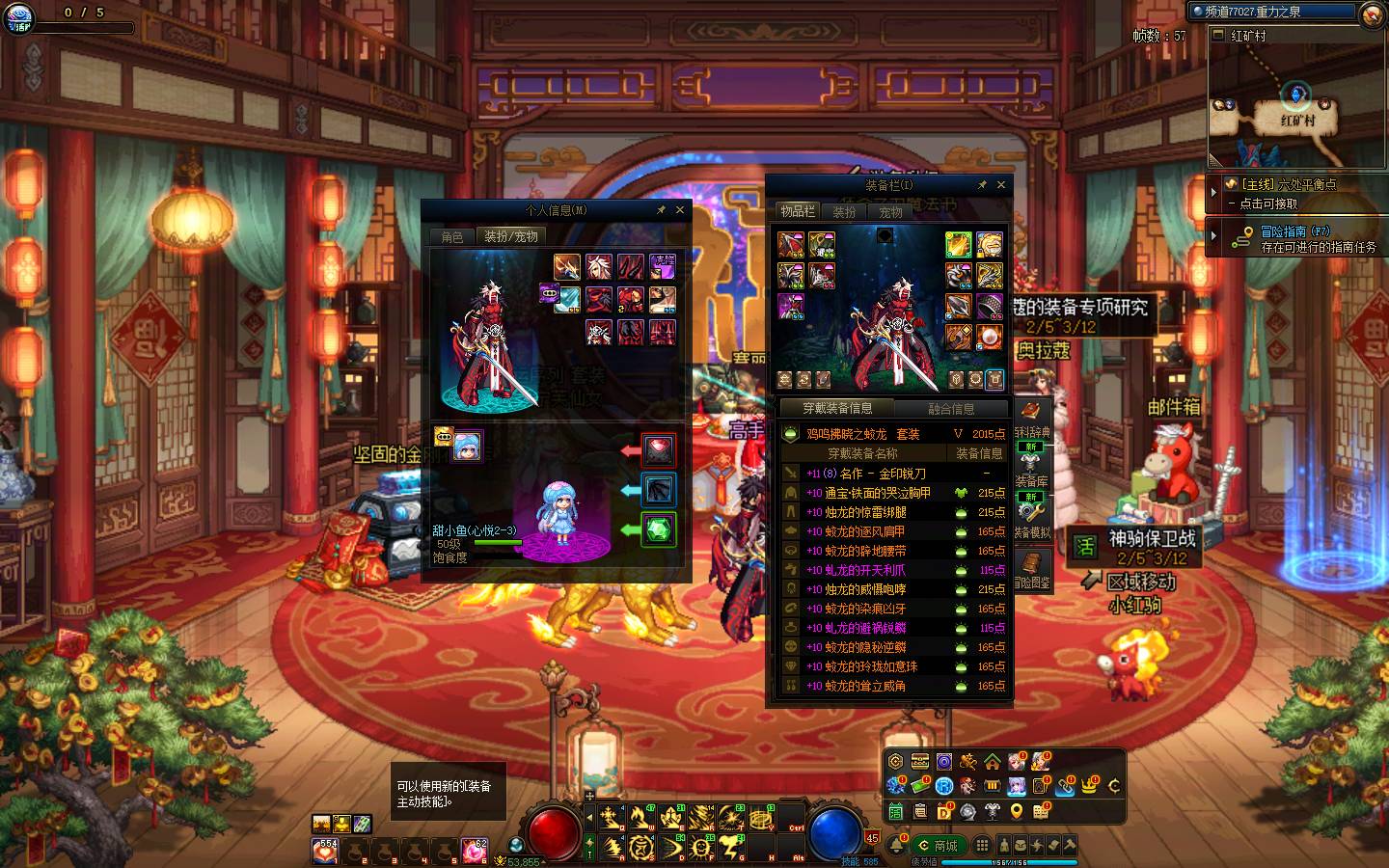Close the 装备栏 equipment window

(1000, 185)
